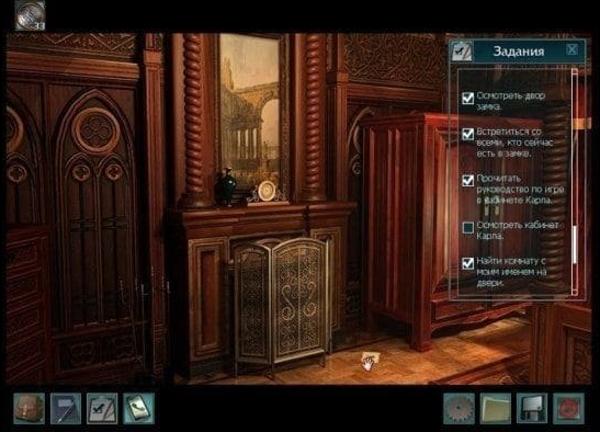
Task: Open the load game folder icon
Action: (x=496, y=408)
